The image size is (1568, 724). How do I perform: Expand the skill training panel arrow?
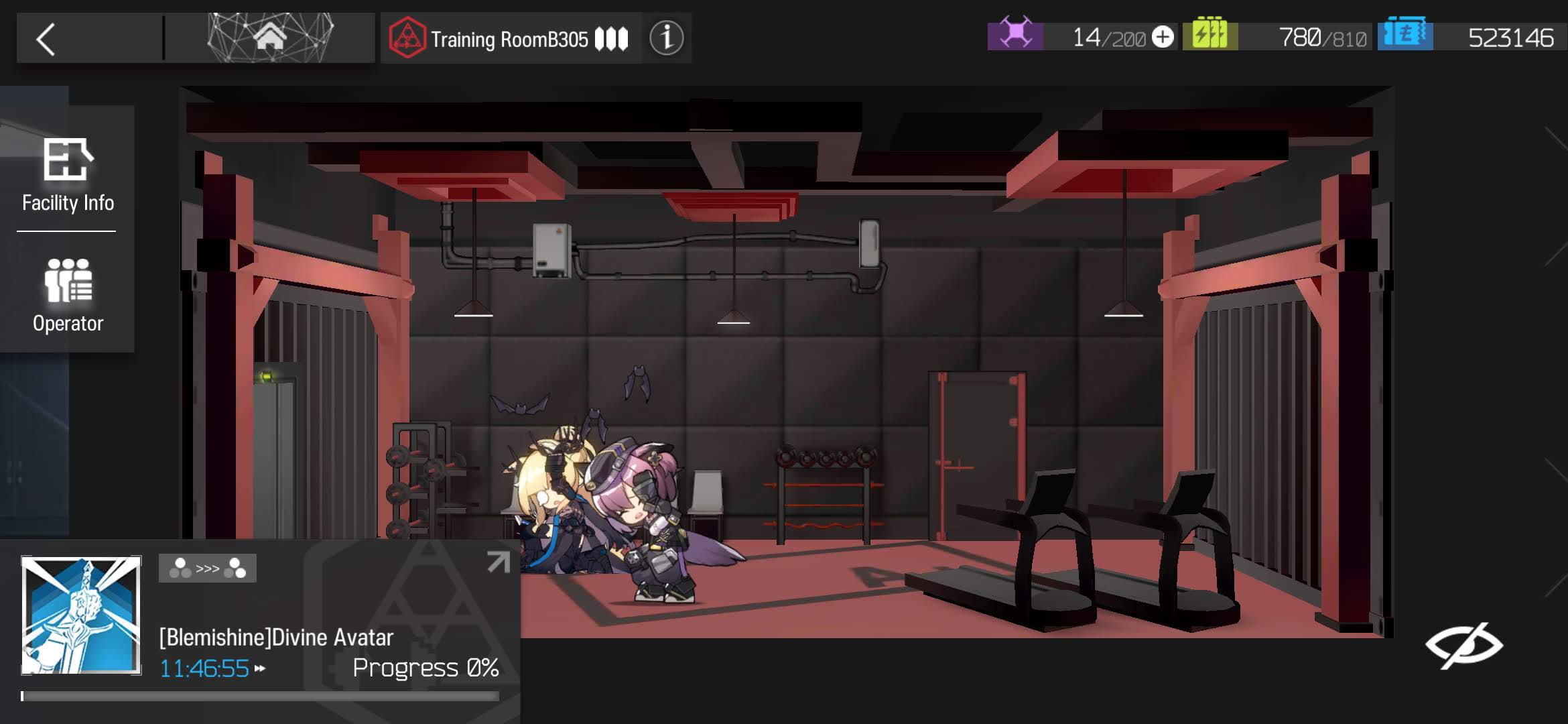498,562
